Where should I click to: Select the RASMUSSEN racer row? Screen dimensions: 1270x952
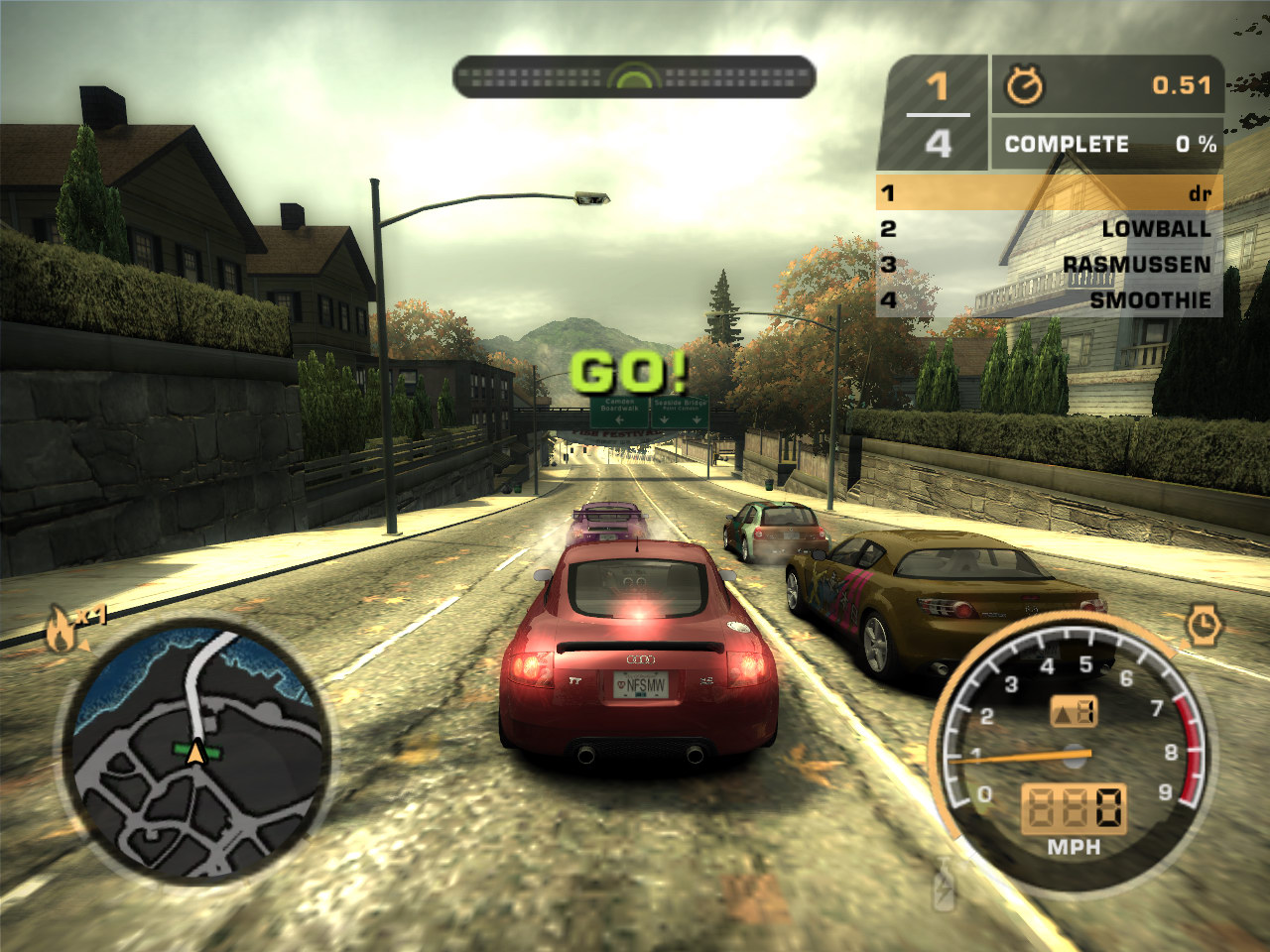point(1049,265)
